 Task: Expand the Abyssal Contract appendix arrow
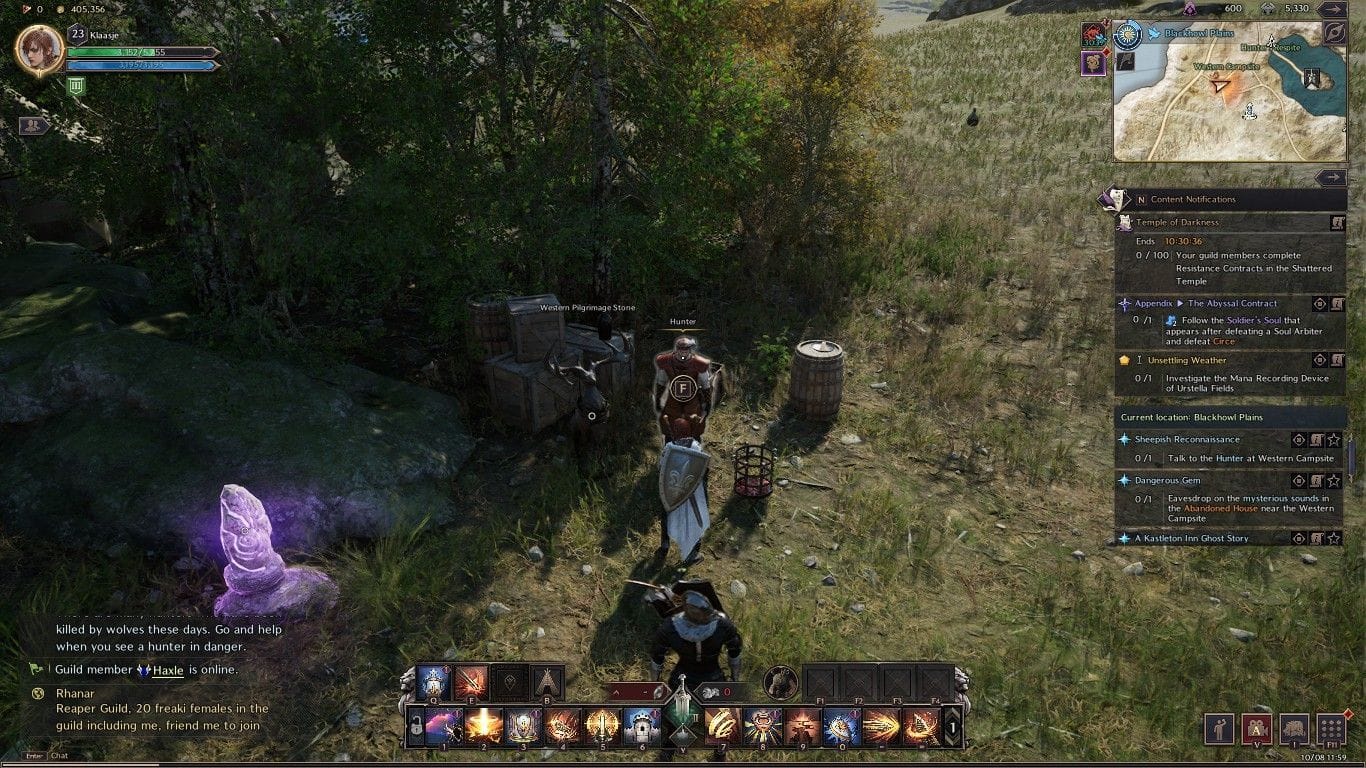[x=1180, y=304]
